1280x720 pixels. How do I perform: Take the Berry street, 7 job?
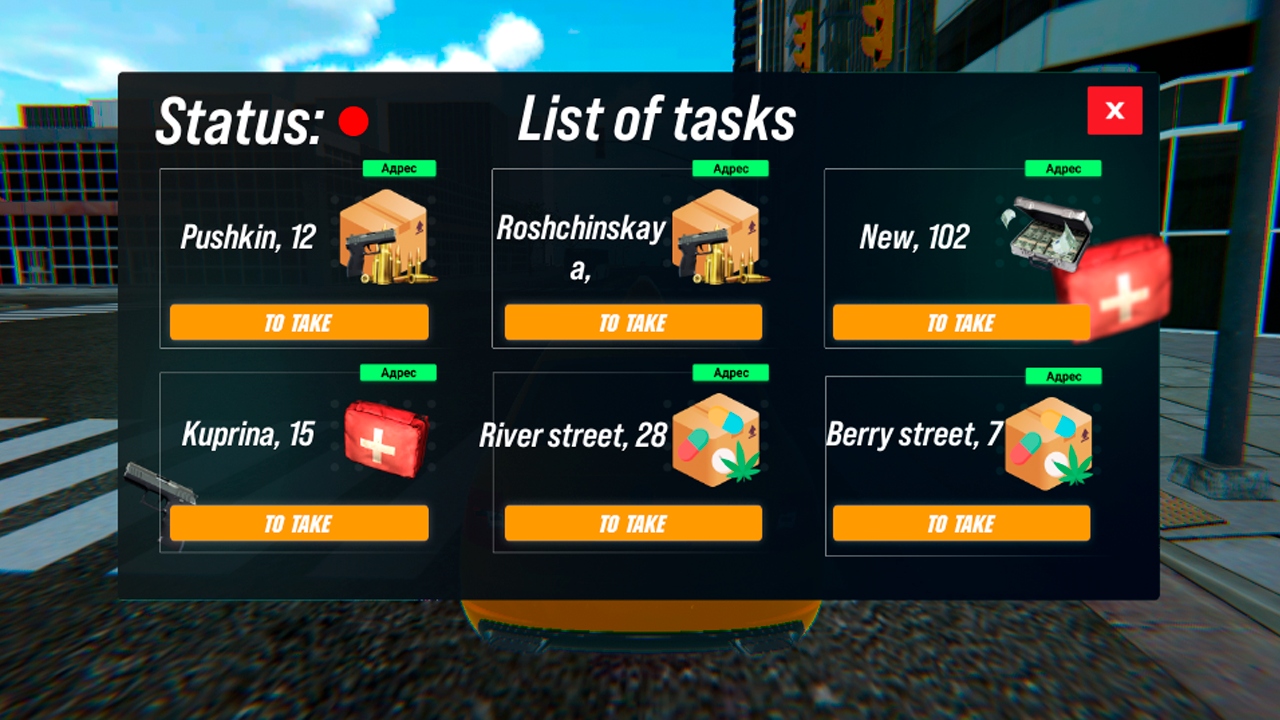coord(961,522)
